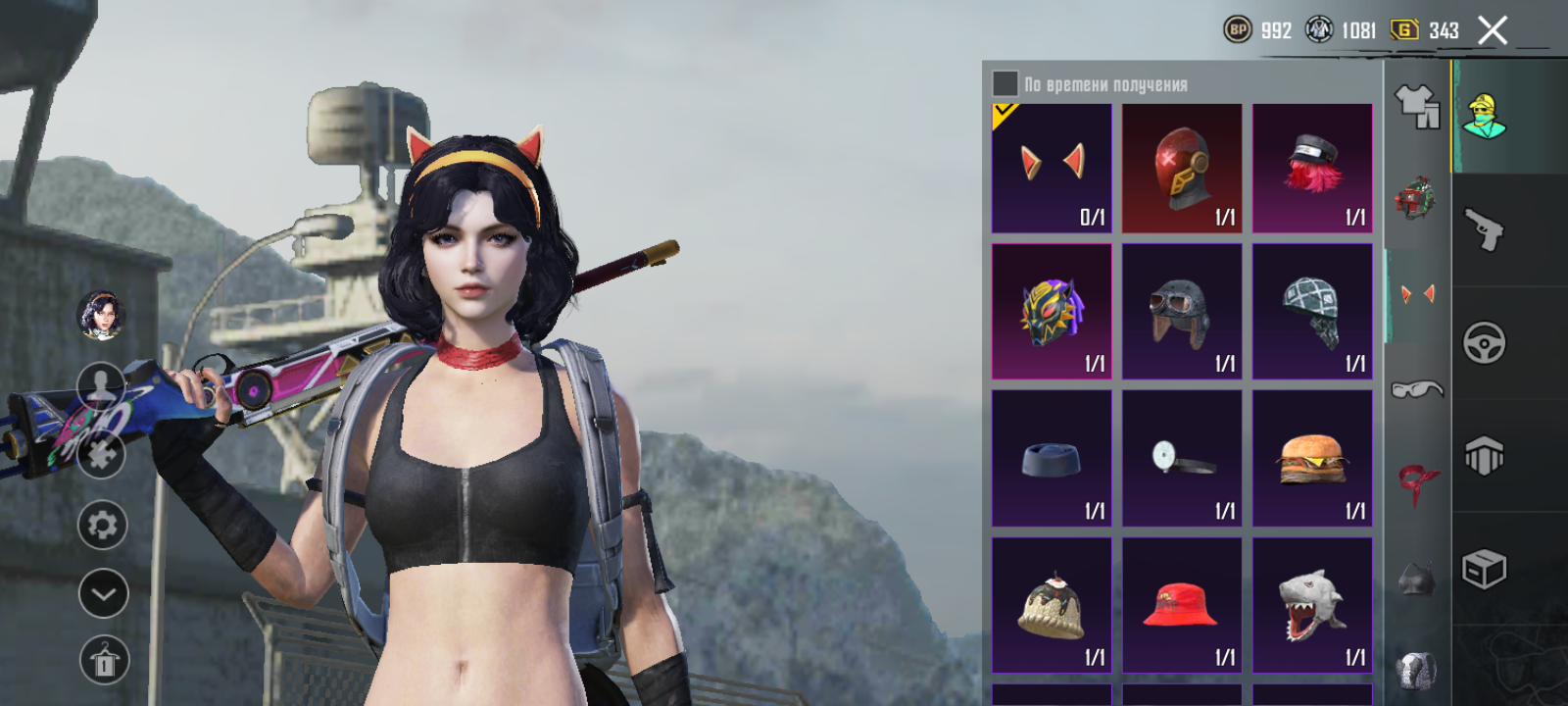Choose the red bucket hat

tap(1182, 605)
